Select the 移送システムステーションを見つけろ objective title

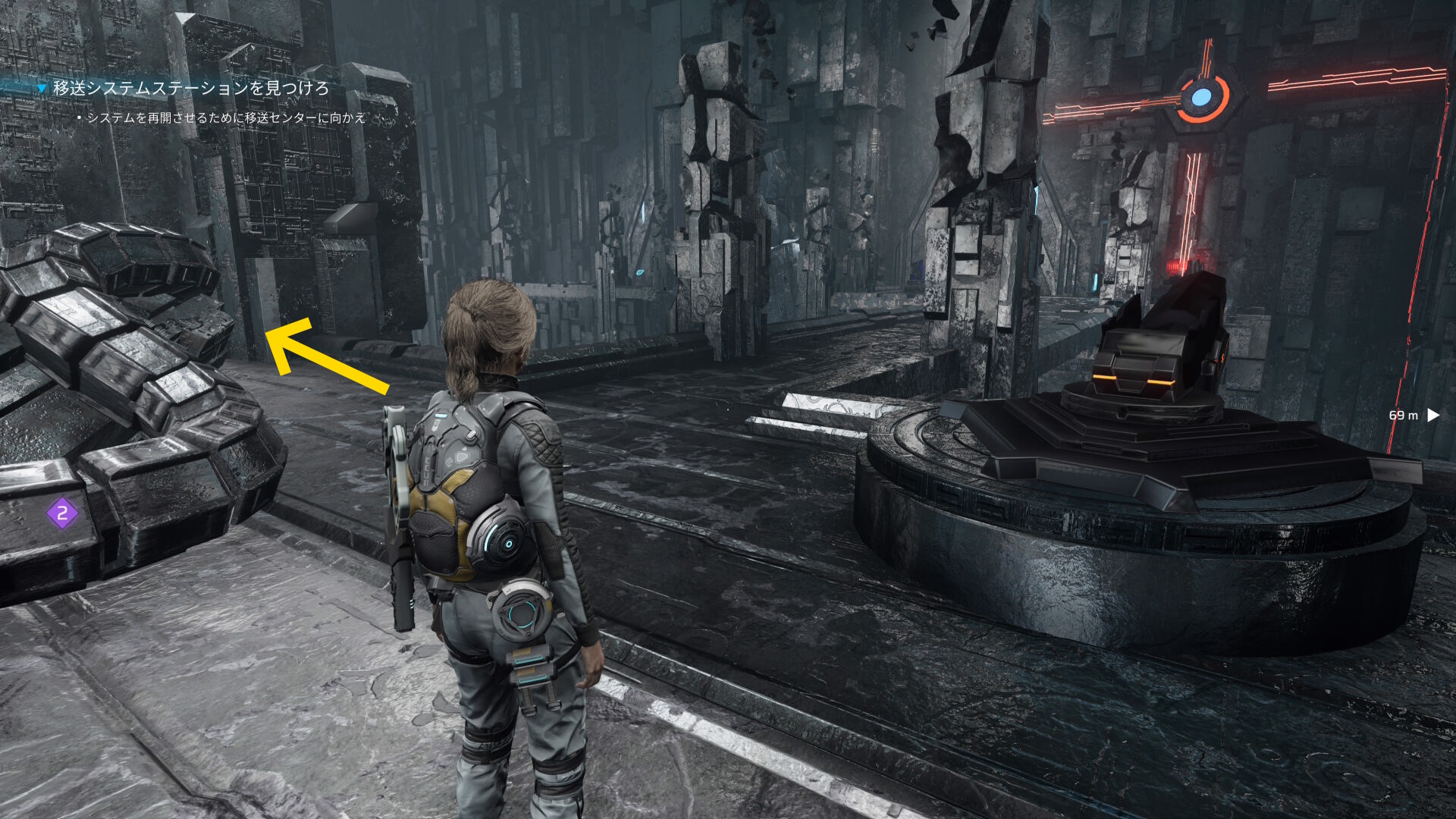pos(190,89)
